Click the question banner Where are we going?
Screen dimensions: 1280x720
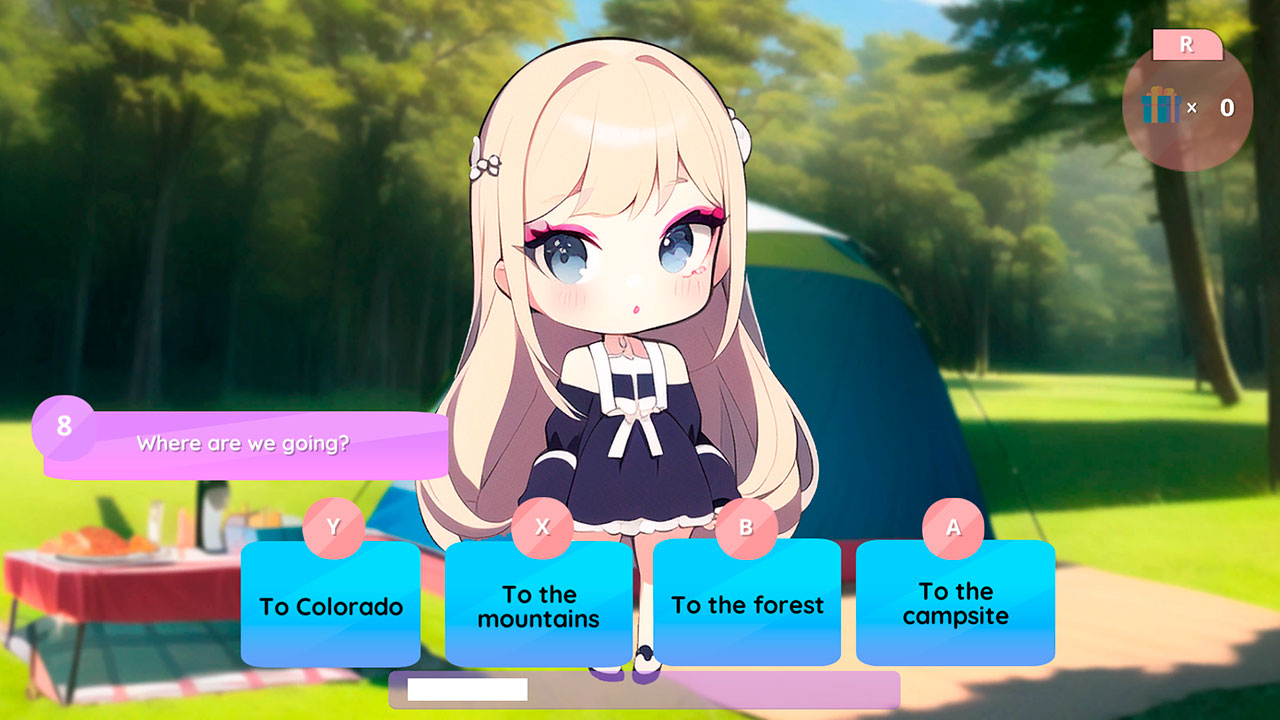pyautogui.click(x=245, y=443)
